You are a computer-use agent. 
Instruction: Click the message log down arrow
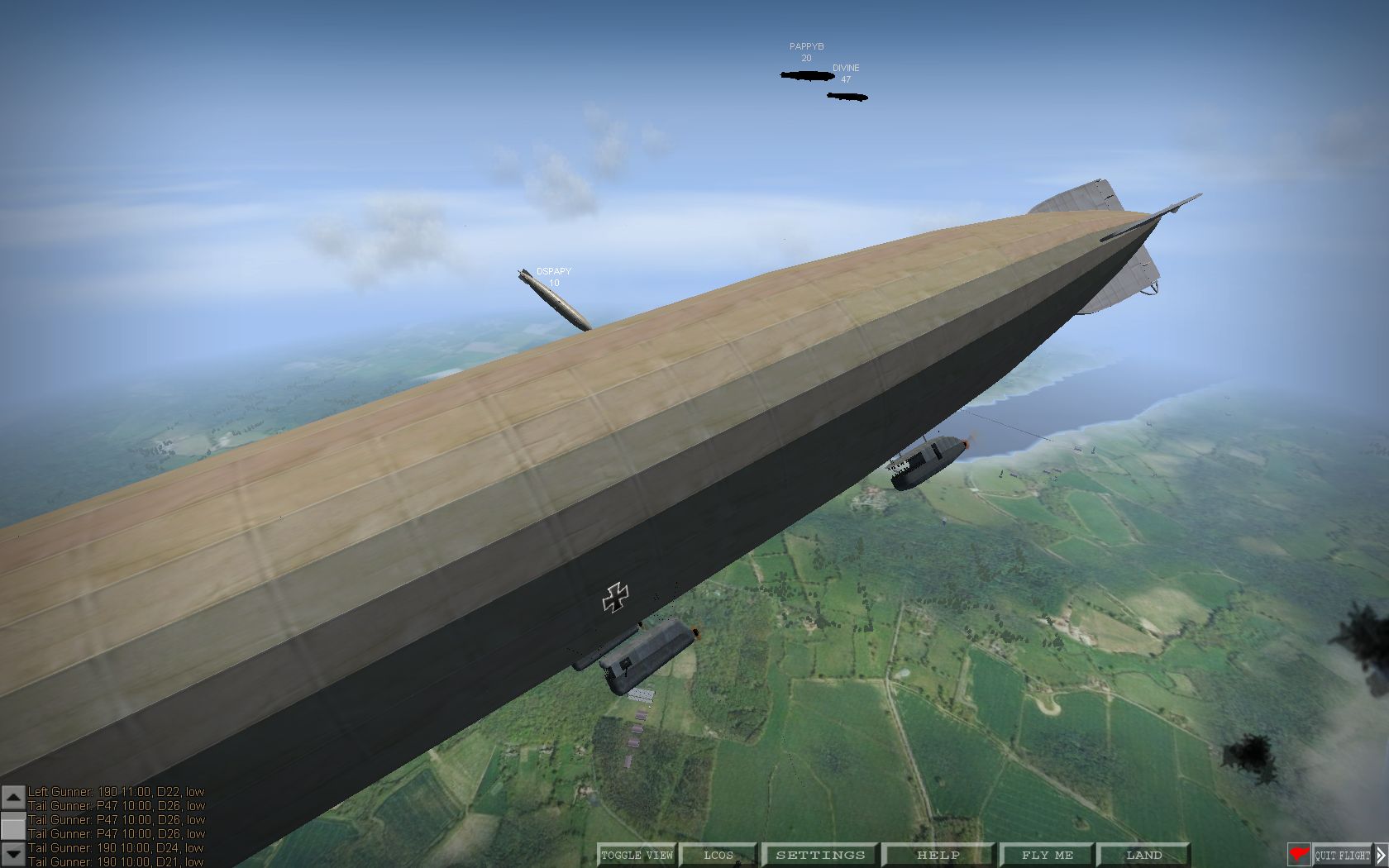click(x=13, y=854)
